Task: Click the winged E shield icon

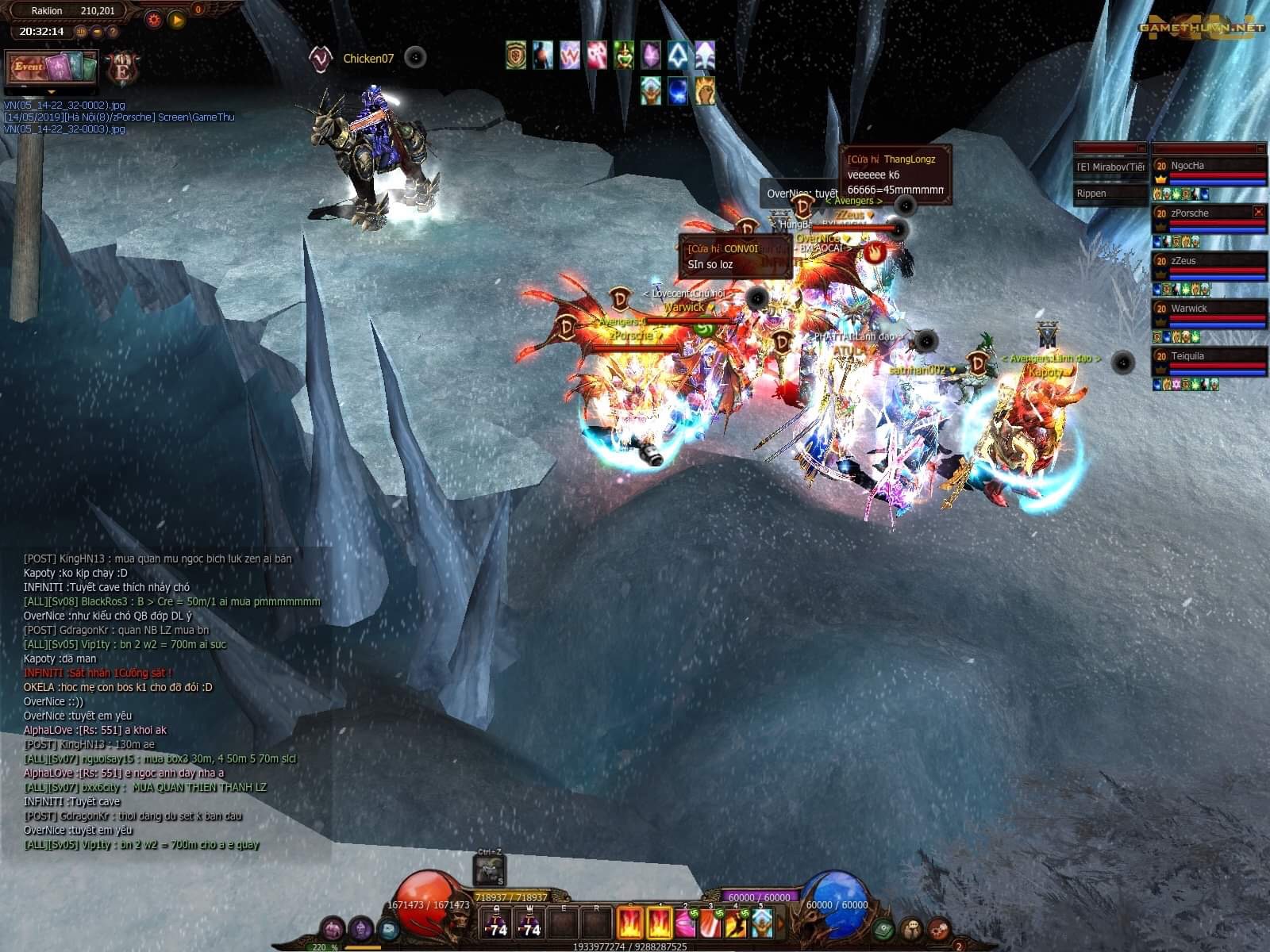Action: point(123,68)
